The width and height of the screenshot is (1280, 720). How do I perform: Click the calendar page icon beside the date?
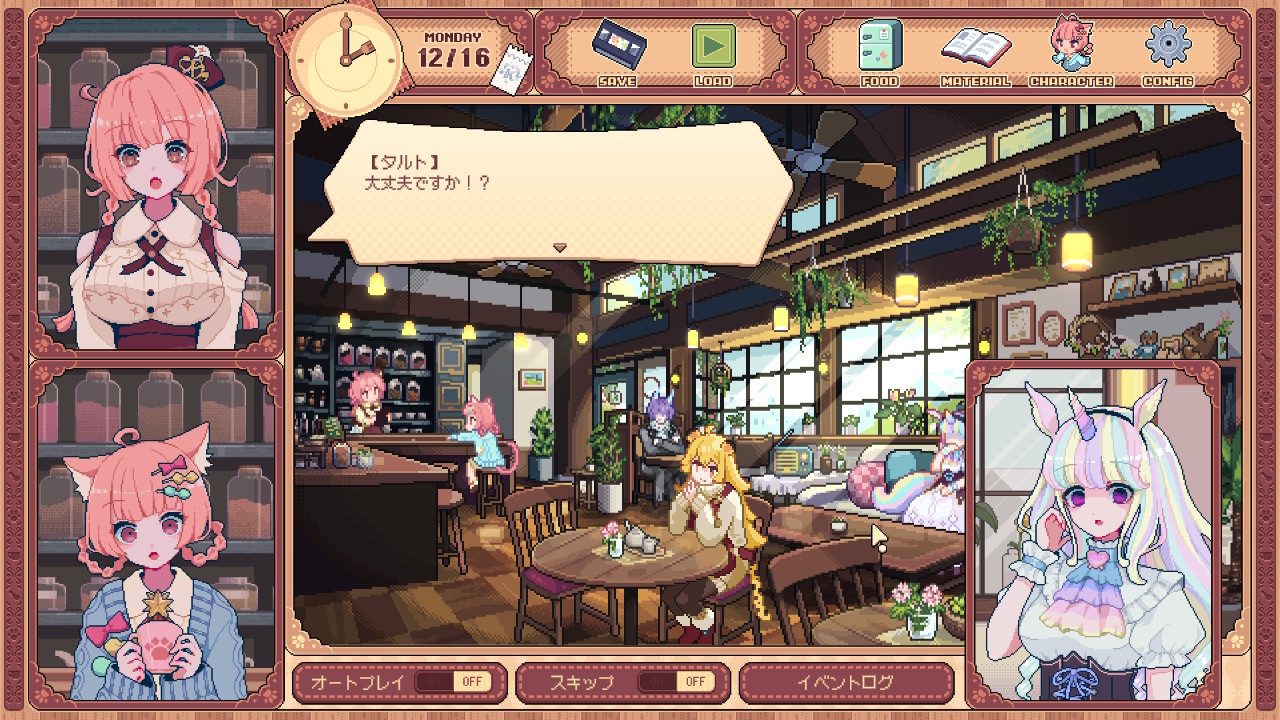coord(509,73)
